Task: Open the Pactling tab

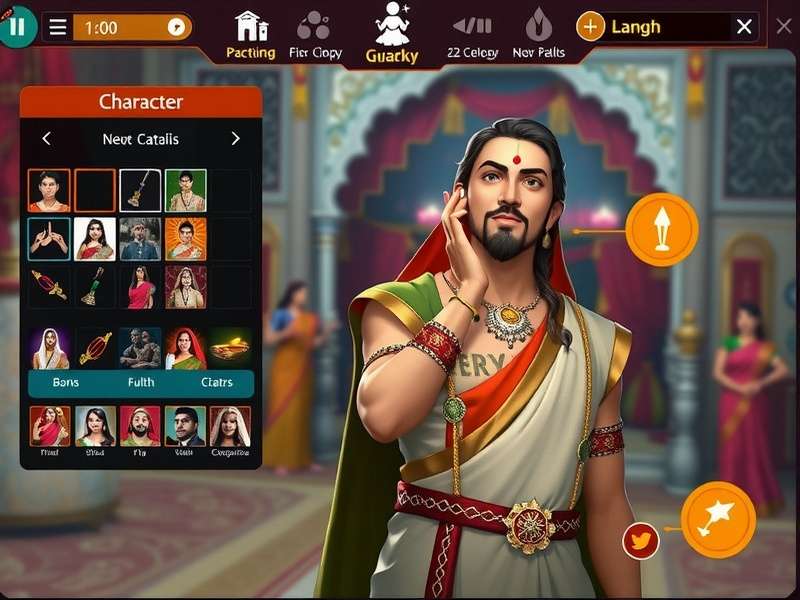Action: [x=250, y=34]
